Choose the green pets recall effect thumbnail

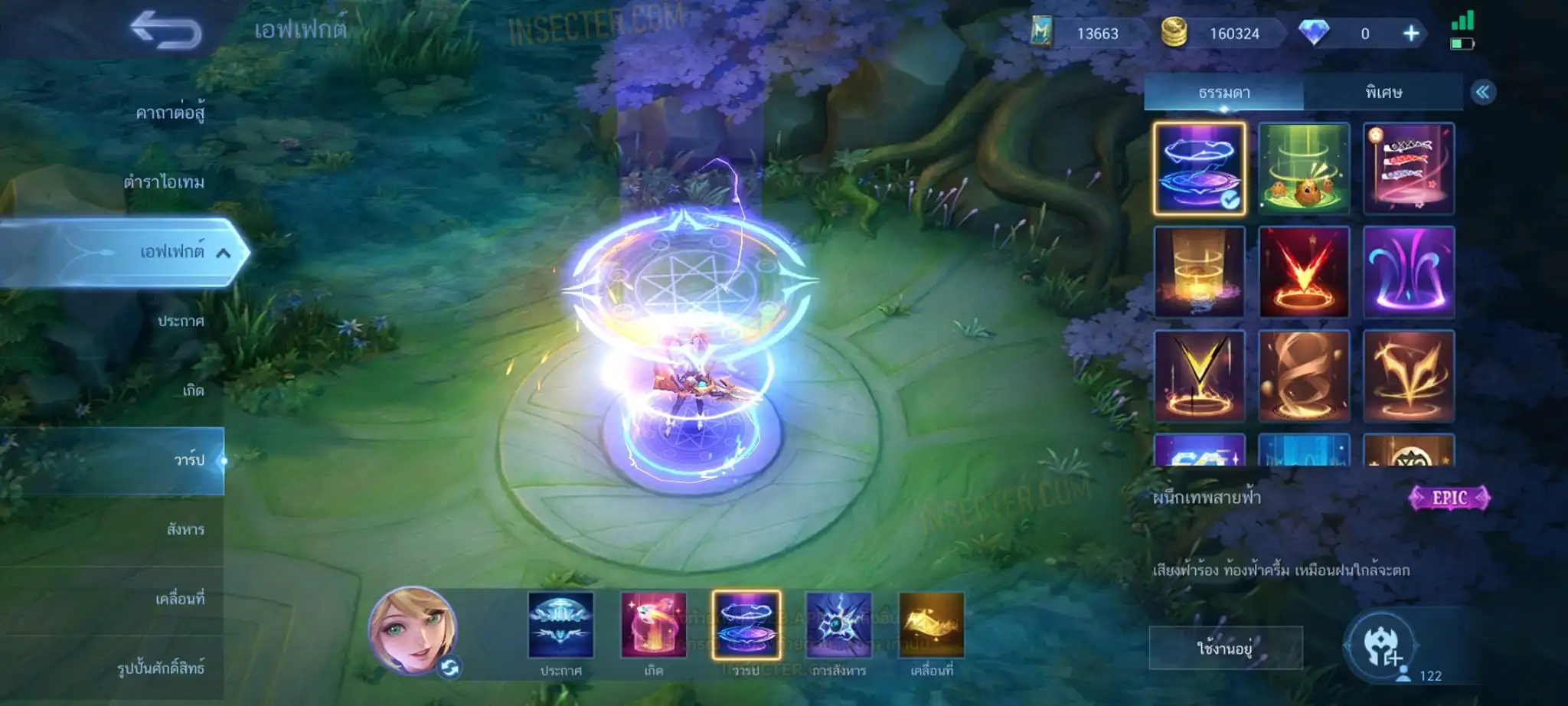[1304, 168]
